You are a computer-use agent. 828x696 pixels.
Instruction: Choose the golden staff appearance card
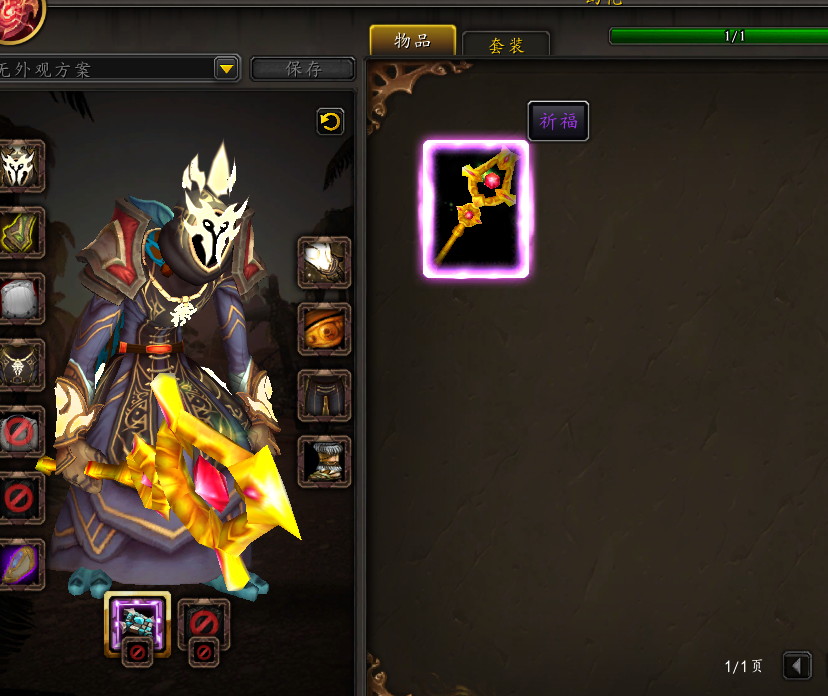click(476, 209)
